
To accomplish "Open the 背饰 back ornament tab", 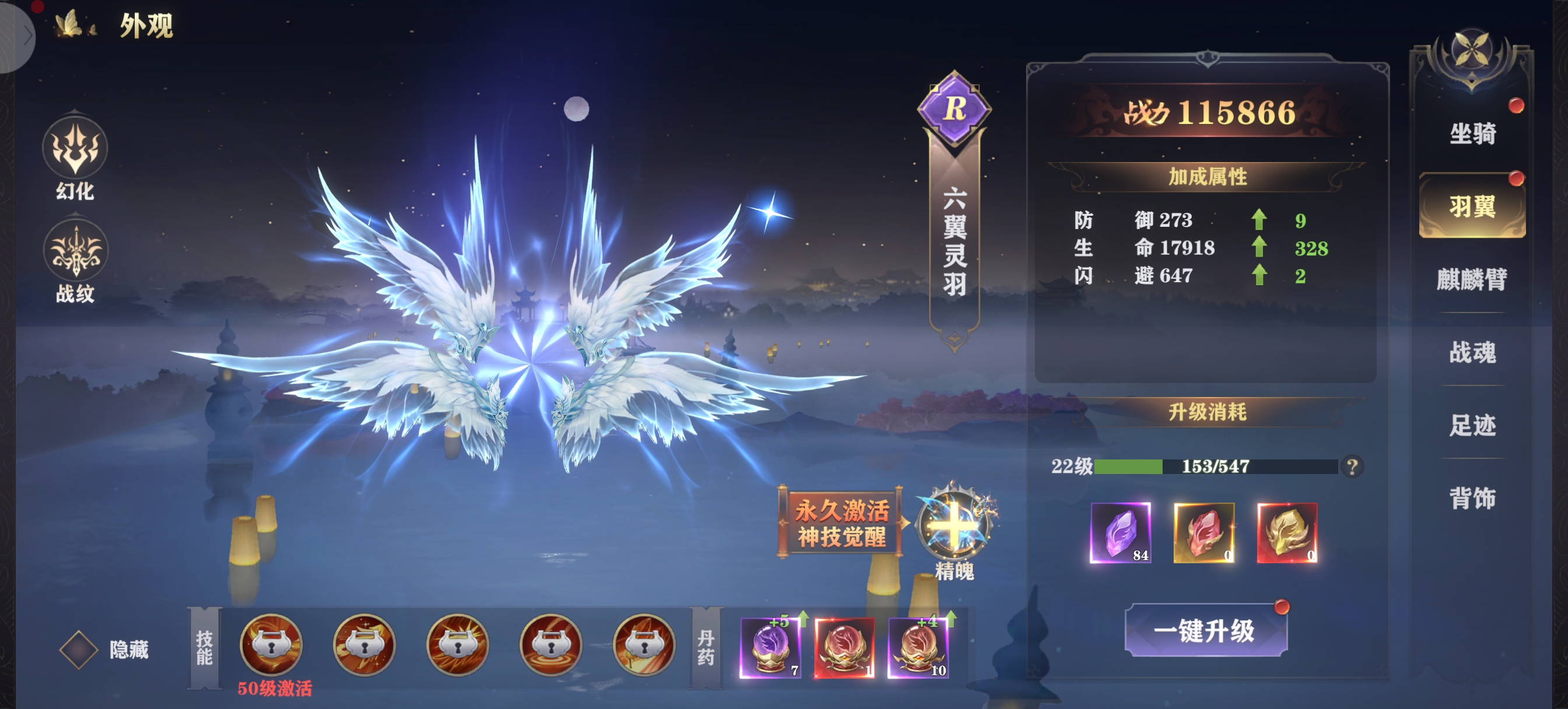I will tap(1472, 498).
